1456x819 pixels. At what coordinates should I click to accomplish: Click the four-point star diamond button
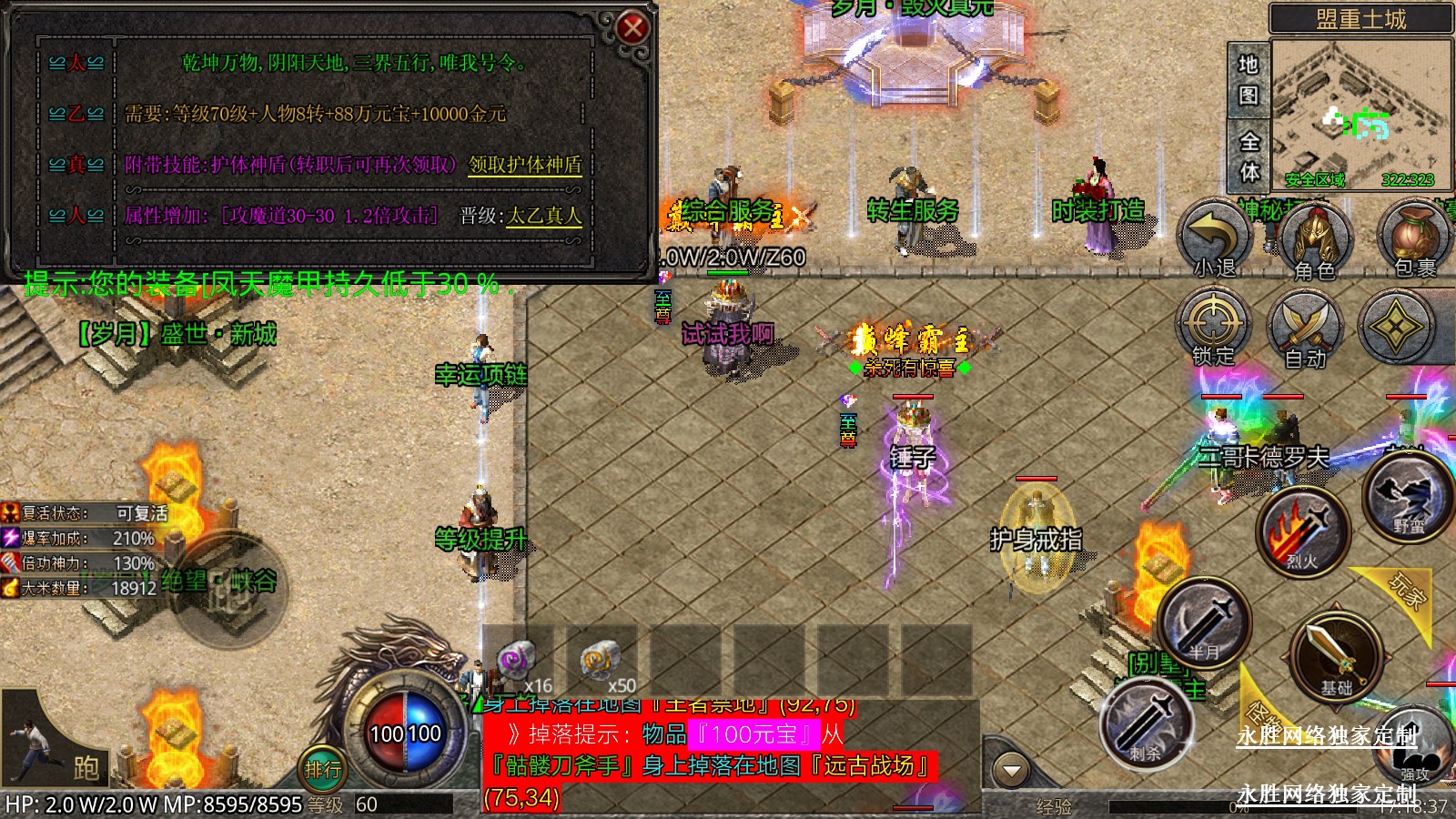1395,326
